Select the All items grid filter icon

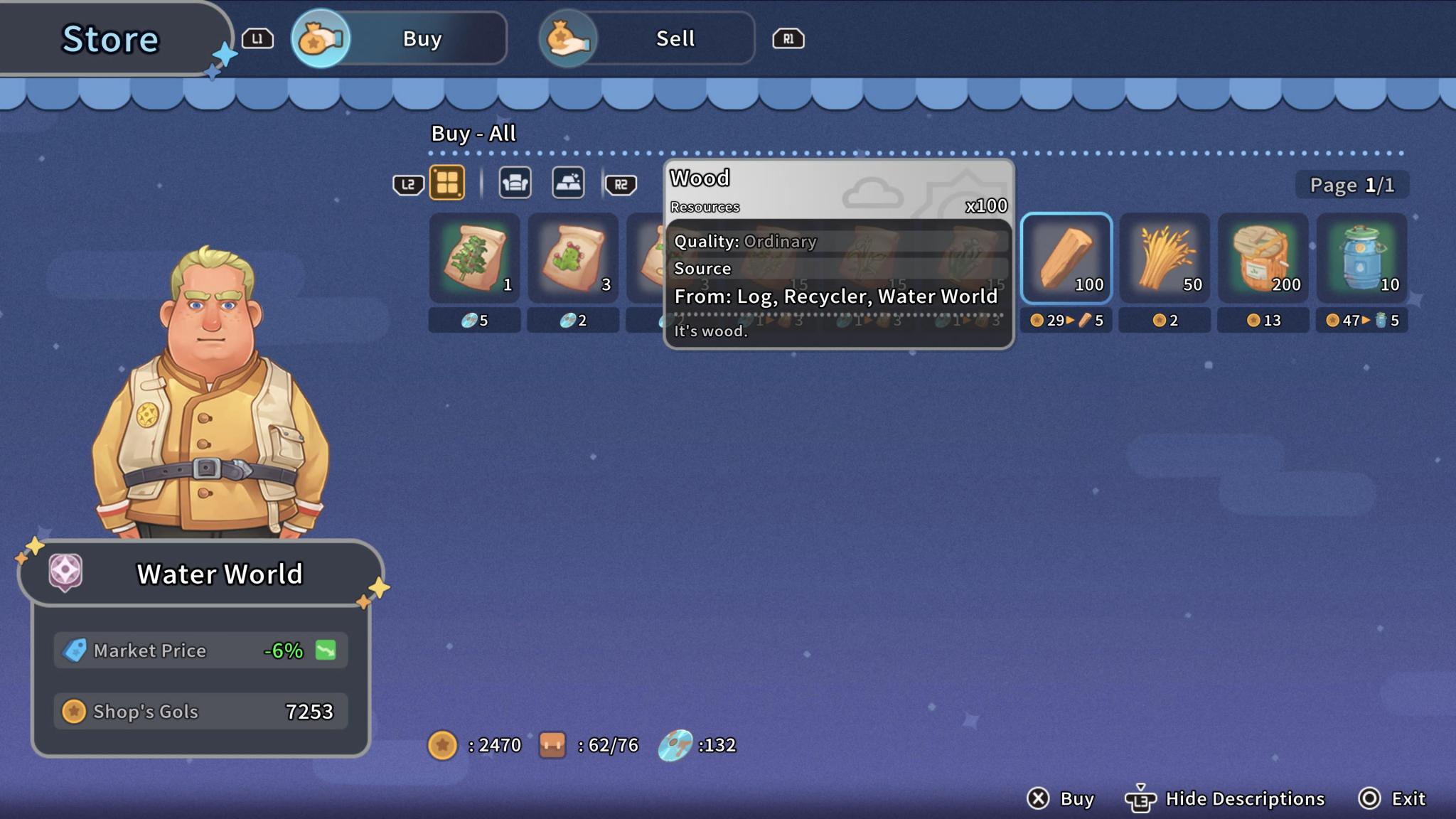pyautogui.click(x=448, y=182)
